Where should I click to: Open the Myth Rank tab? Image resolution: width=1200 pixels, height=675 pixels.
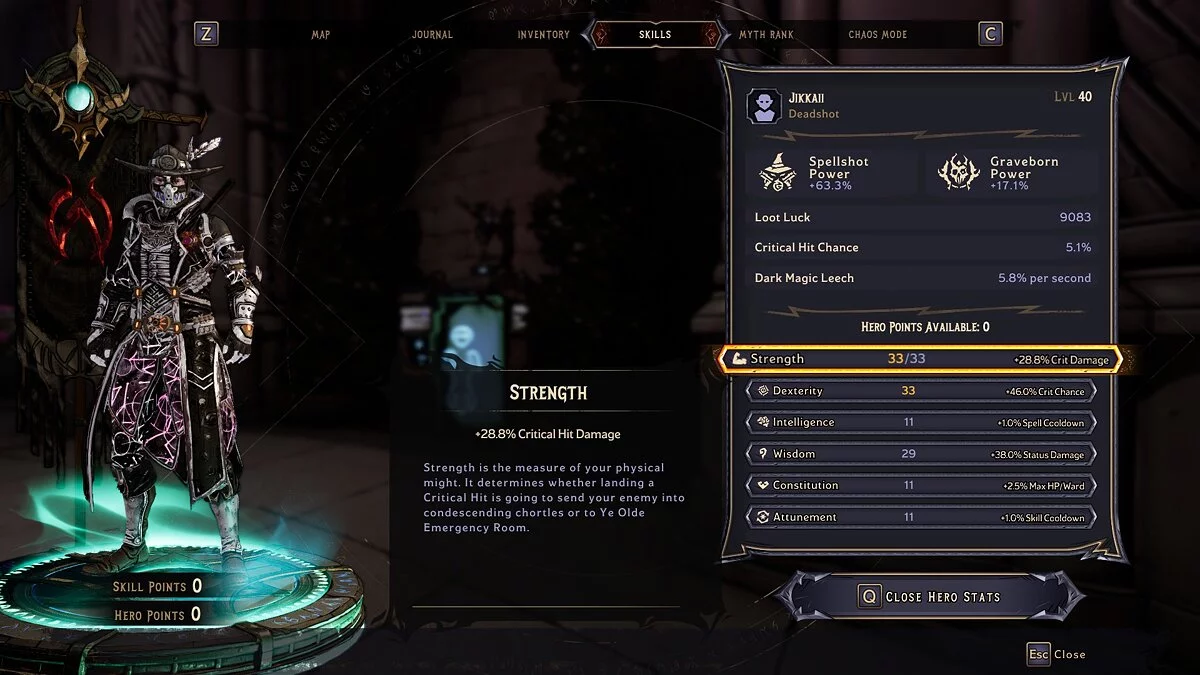pyautogui.click(x=766, y=34)
